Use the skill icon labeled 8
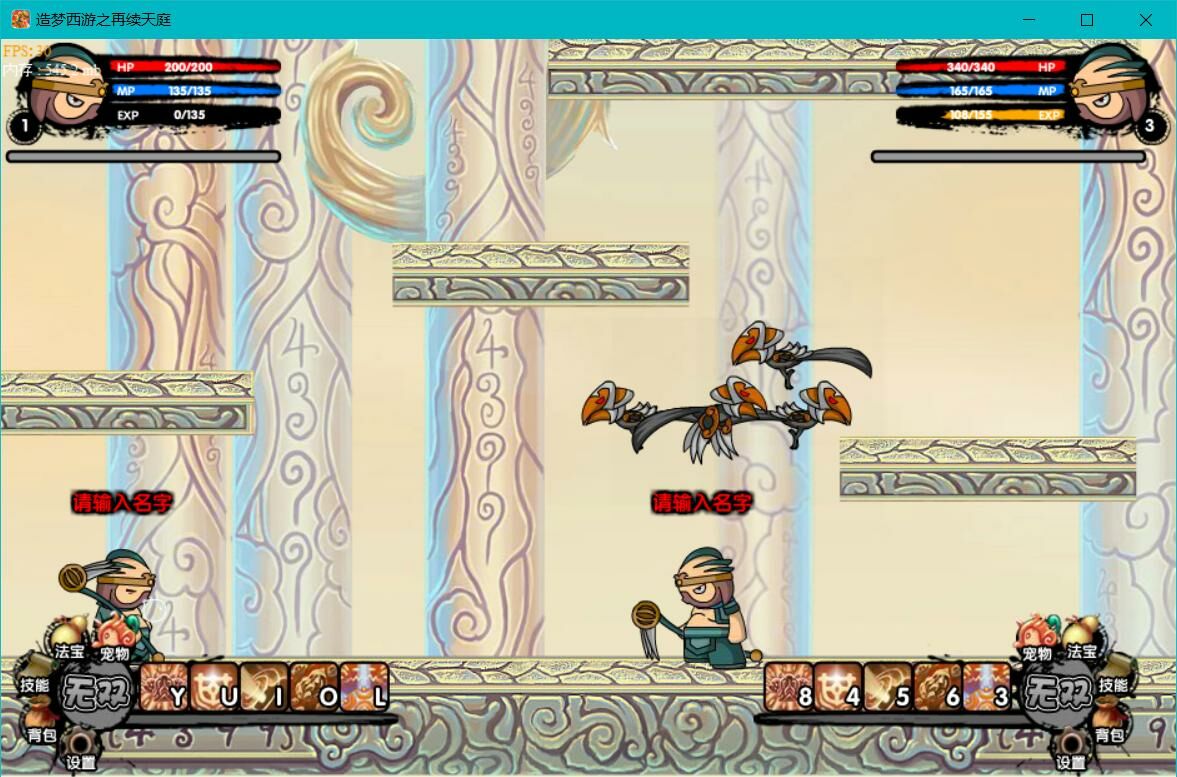The height and width of the screenshot is (777, 1177). 789,688
